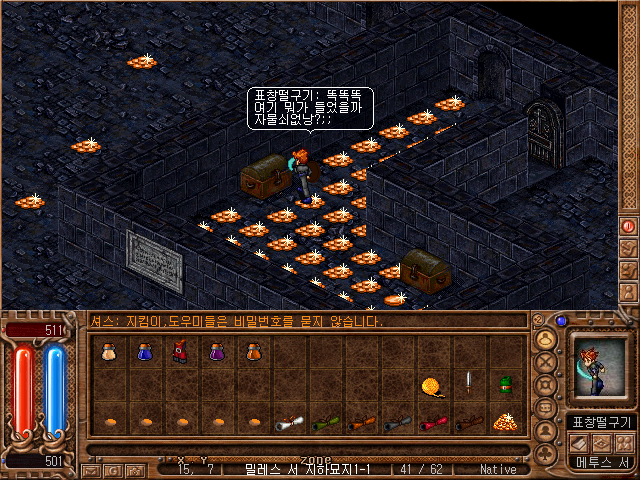Select the green scroll in the inventory
The height and width of the screenshot is (480, 640).
(324, 423)
